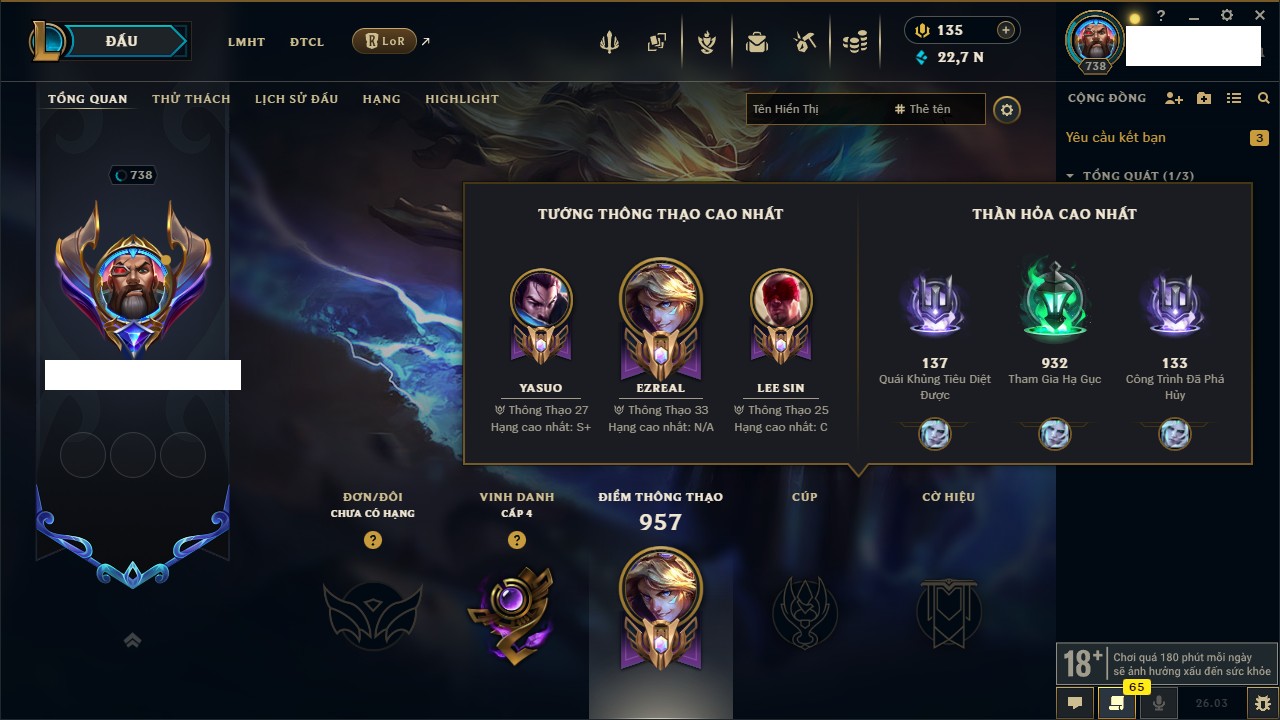
Task: View the HIGHLIGHT tab
Action: point(461,99)
